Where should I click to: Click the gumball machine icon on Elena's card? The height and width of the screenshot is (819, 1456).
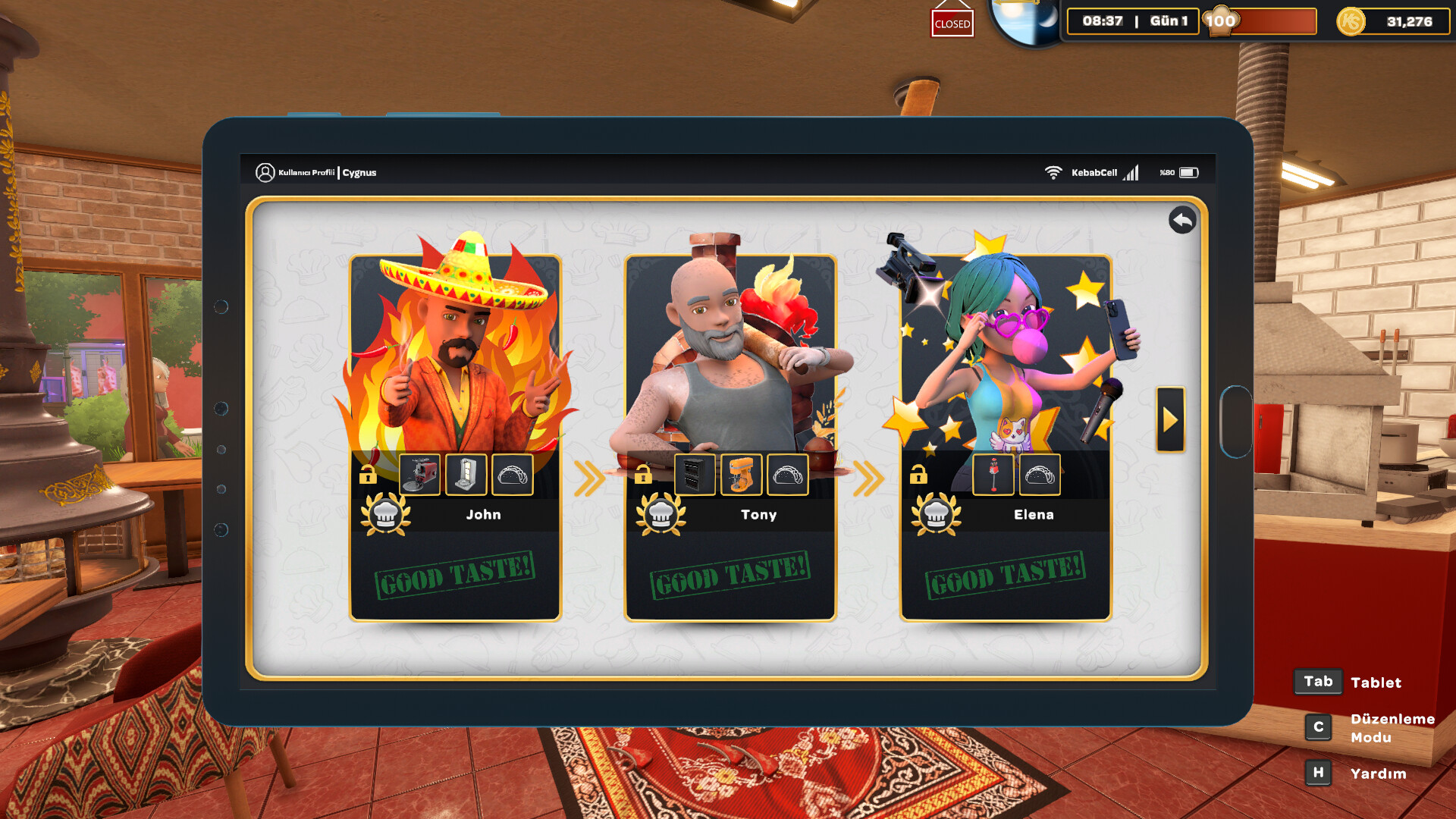[x=993, y=474]
